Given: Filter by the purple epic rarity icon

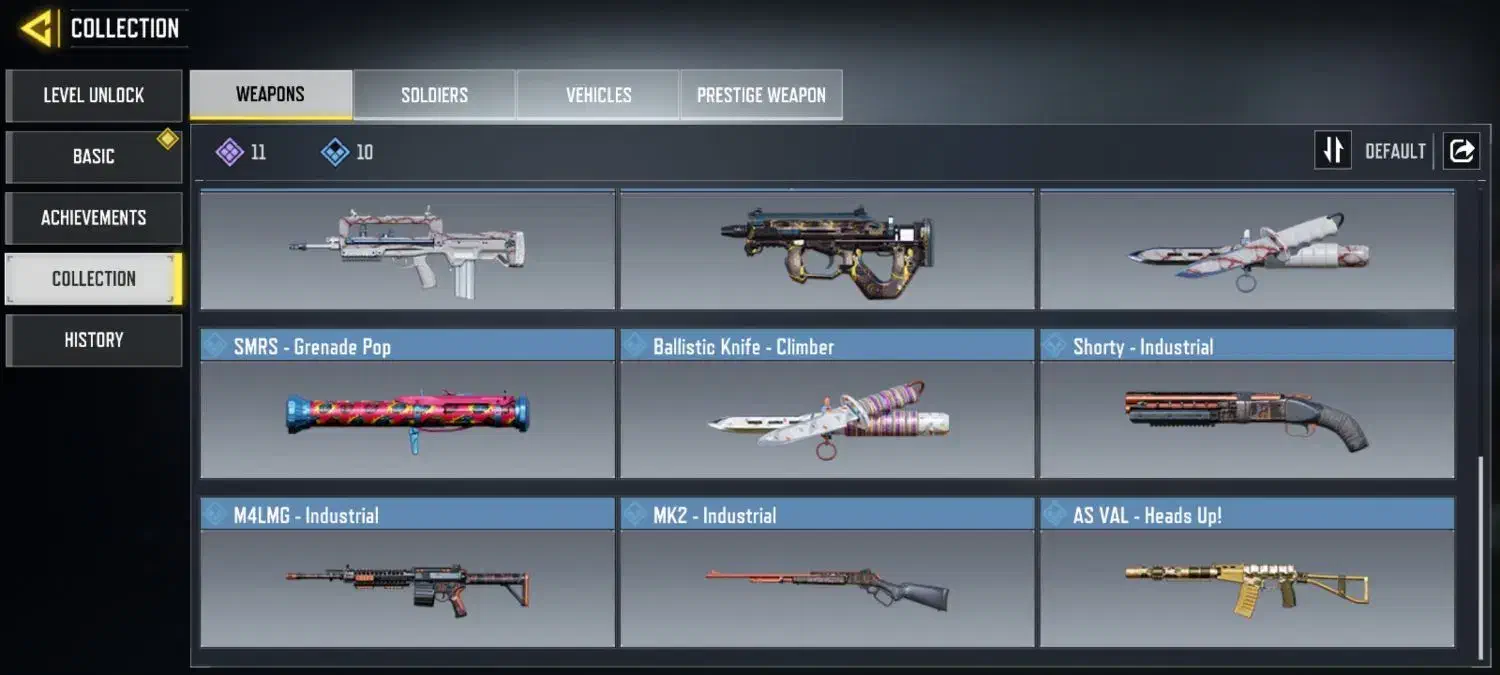Looking at the screenshot, I should (x=231, y=152).
